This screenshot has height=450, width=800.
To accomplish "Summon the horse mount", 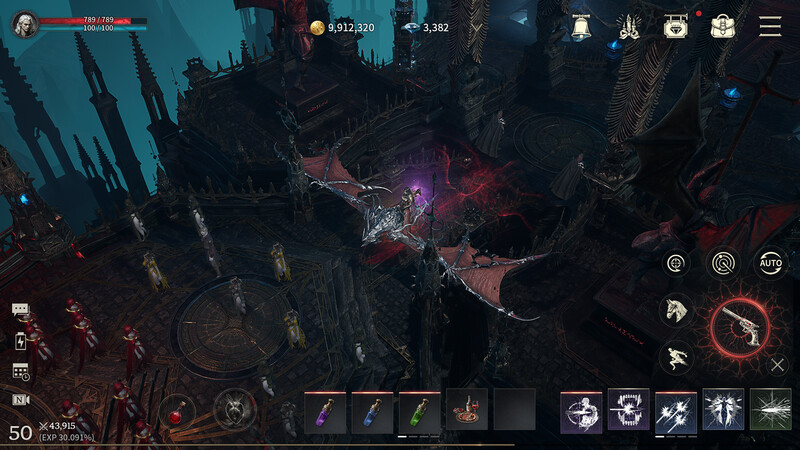I will point(676,309).
